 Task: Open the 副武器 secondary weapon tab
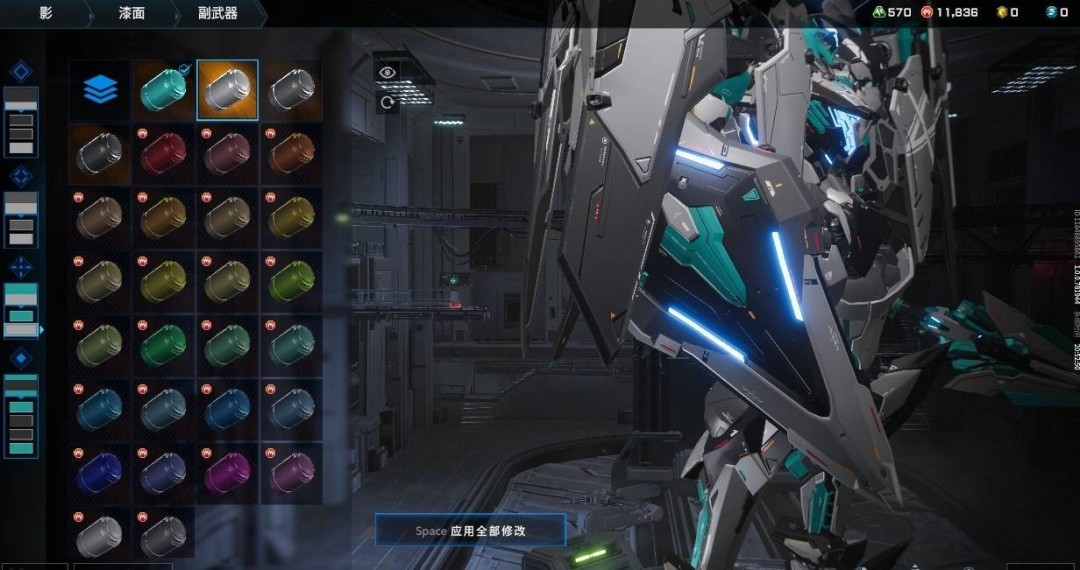click(x=217, y=13)
